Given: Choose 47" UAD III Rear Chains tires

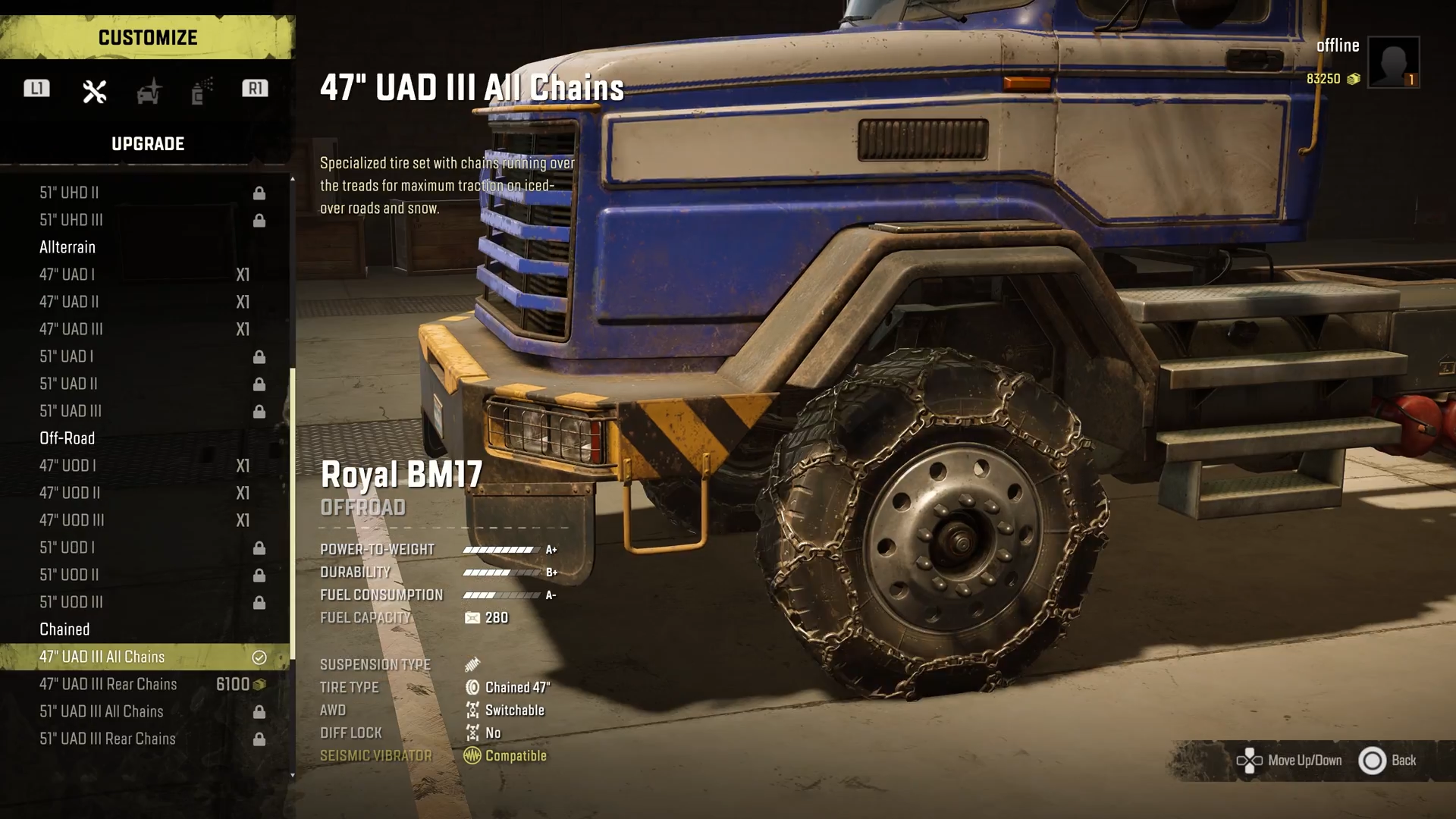Looking at the screenshot, I should (144, 684).
